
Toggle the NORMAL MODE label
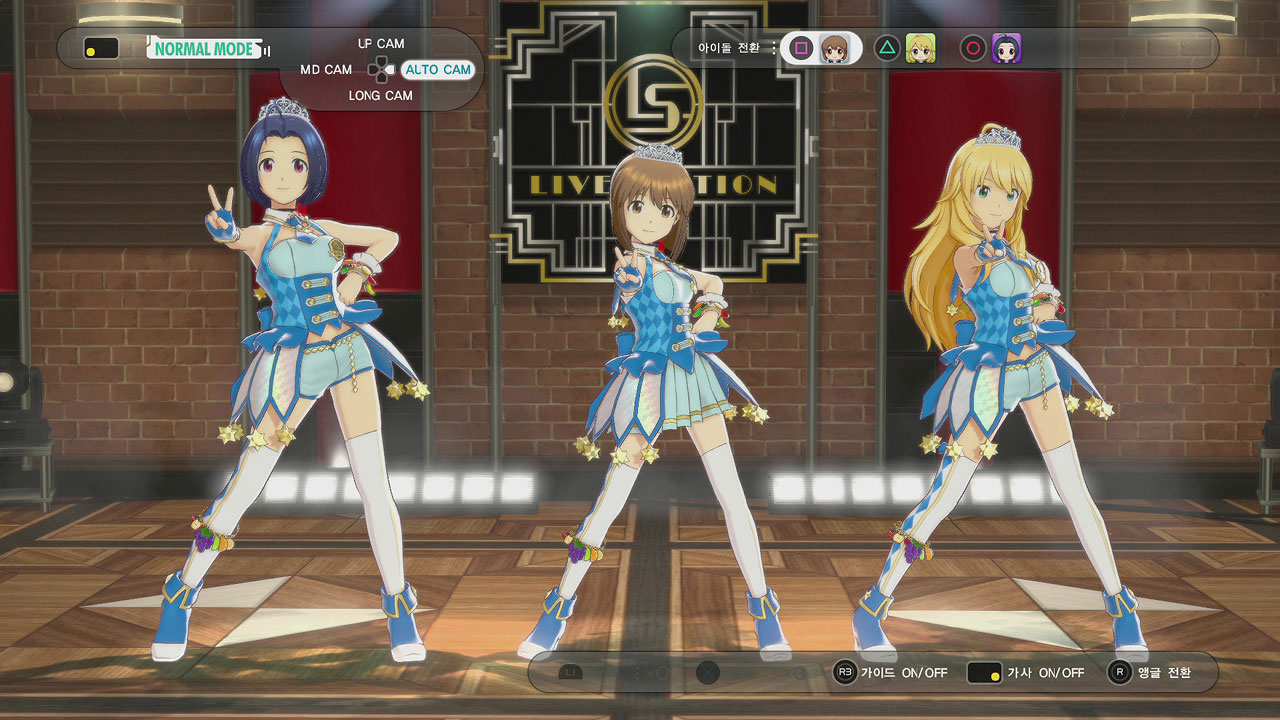(205, 48)
